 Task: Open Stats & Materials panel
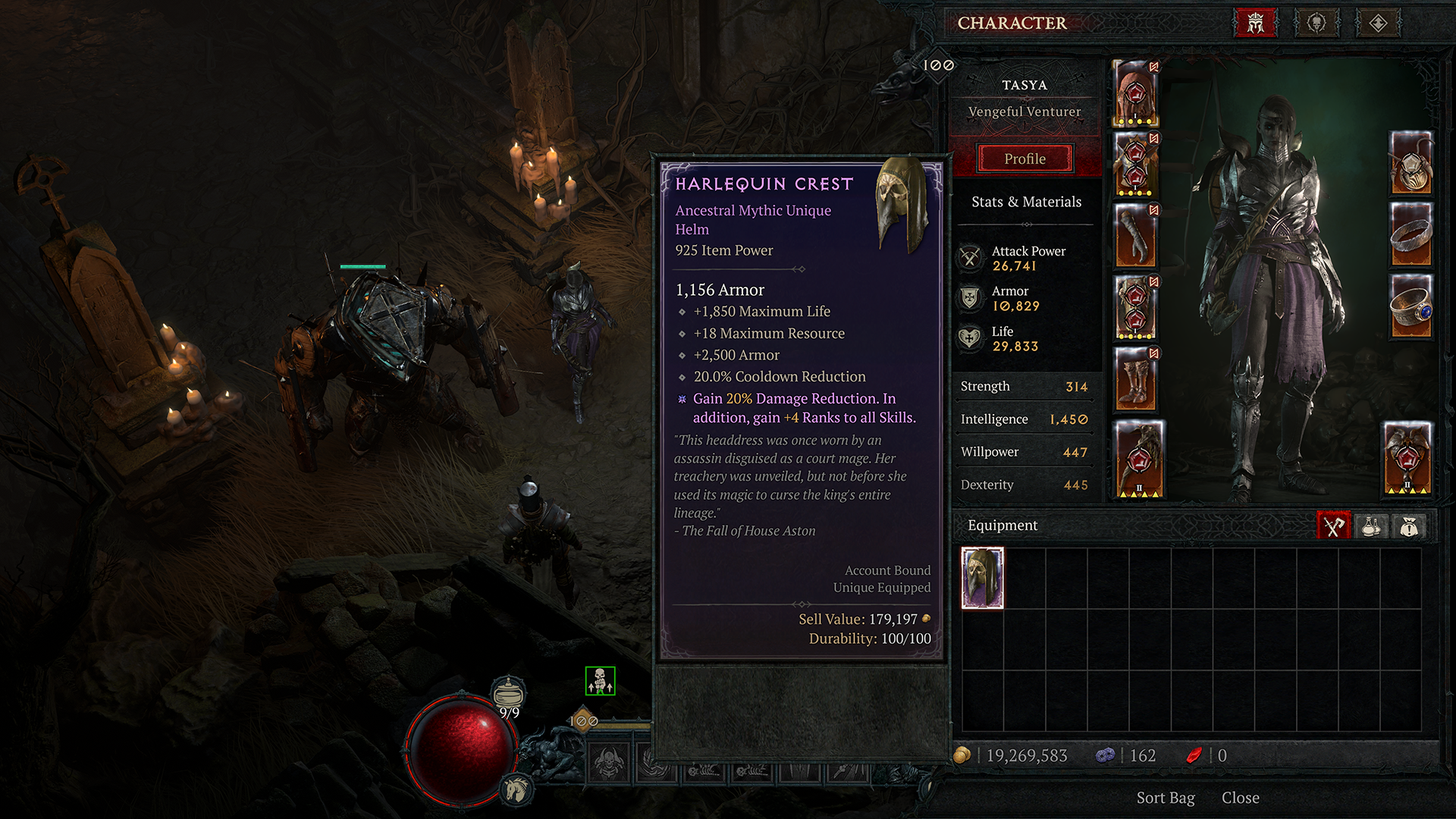click(x=1026, y=202)
